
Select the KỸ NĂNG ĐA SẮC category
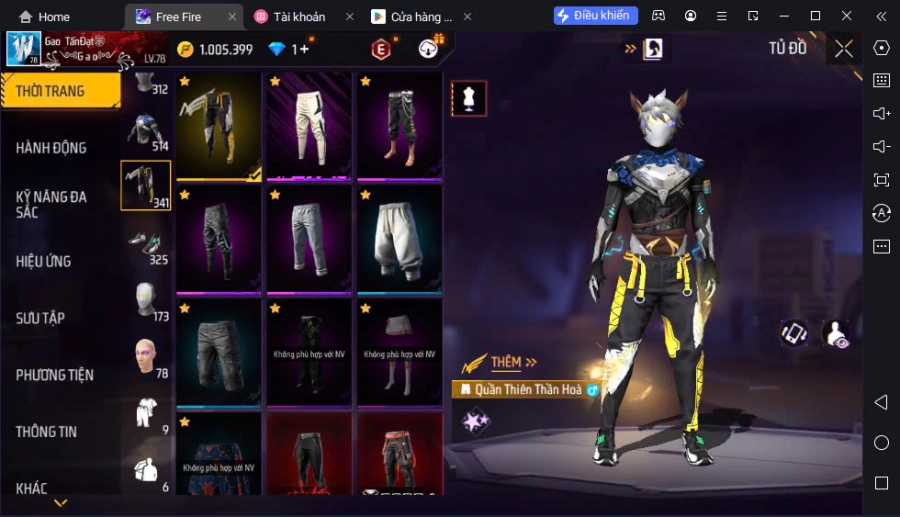[52, 204]
